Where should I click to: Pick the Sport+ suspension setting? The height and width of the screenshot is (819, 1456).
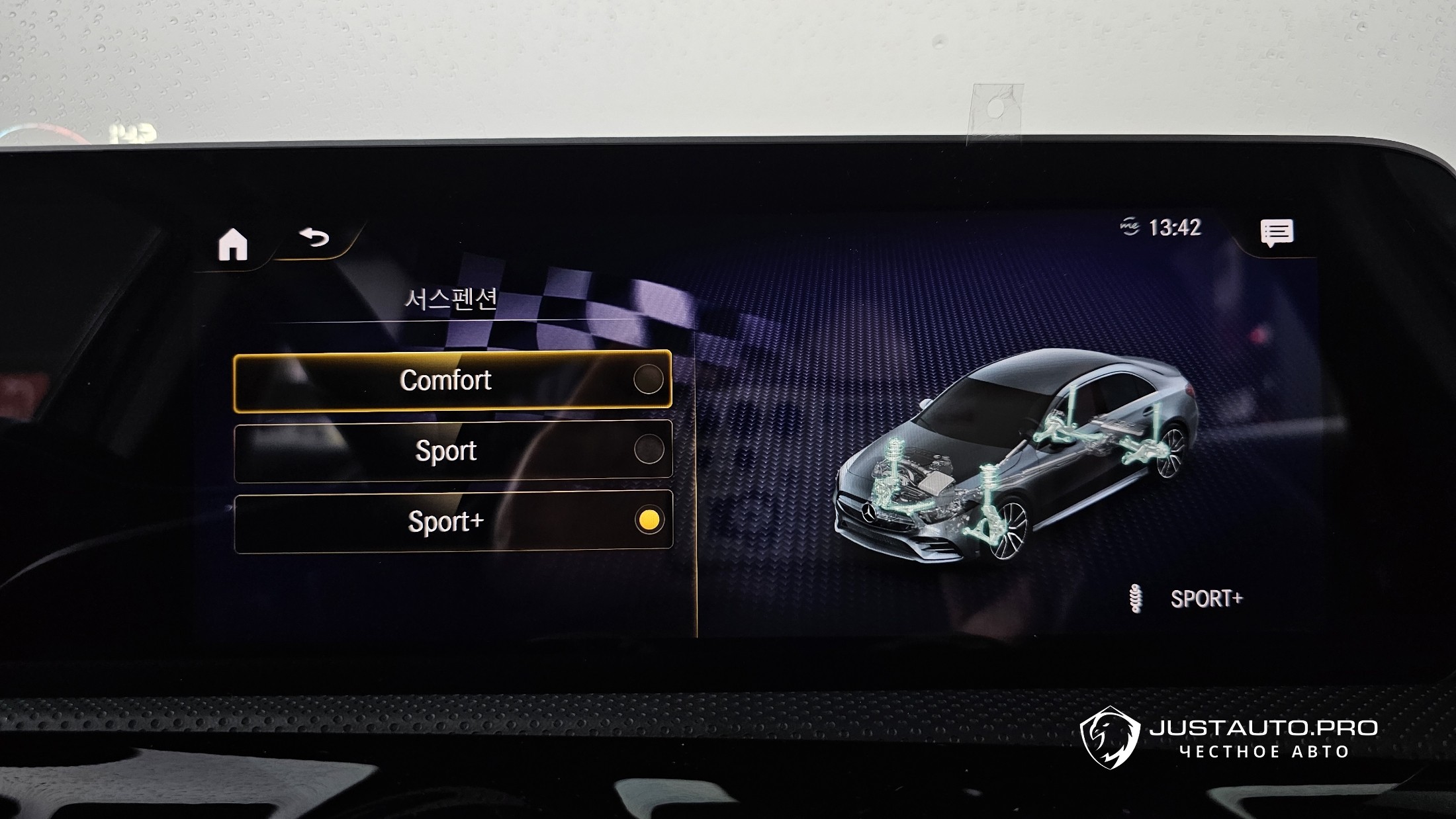(452, 521)
